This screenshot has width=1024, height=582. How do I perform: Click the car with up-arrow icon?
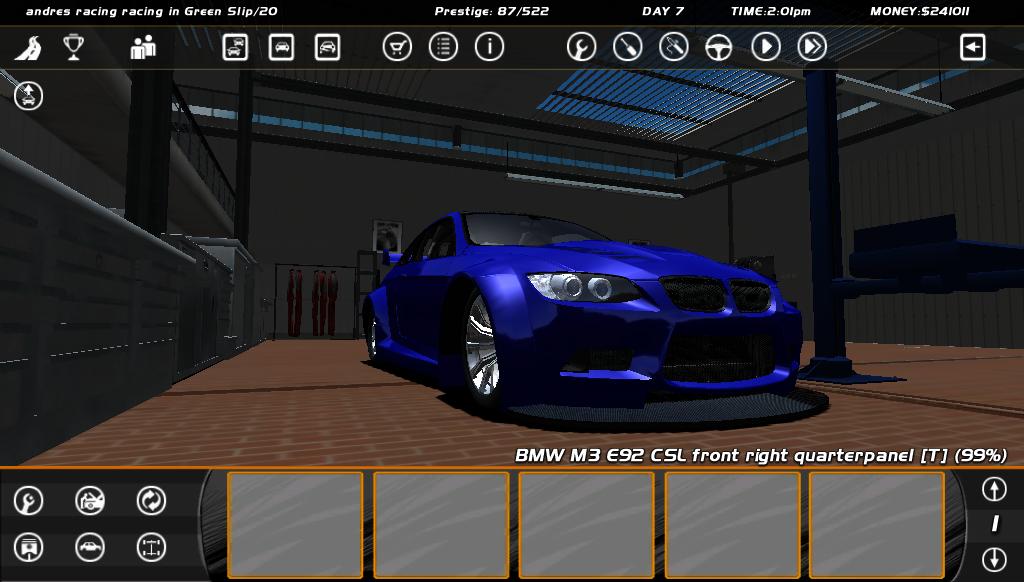[x=28, y=96]
